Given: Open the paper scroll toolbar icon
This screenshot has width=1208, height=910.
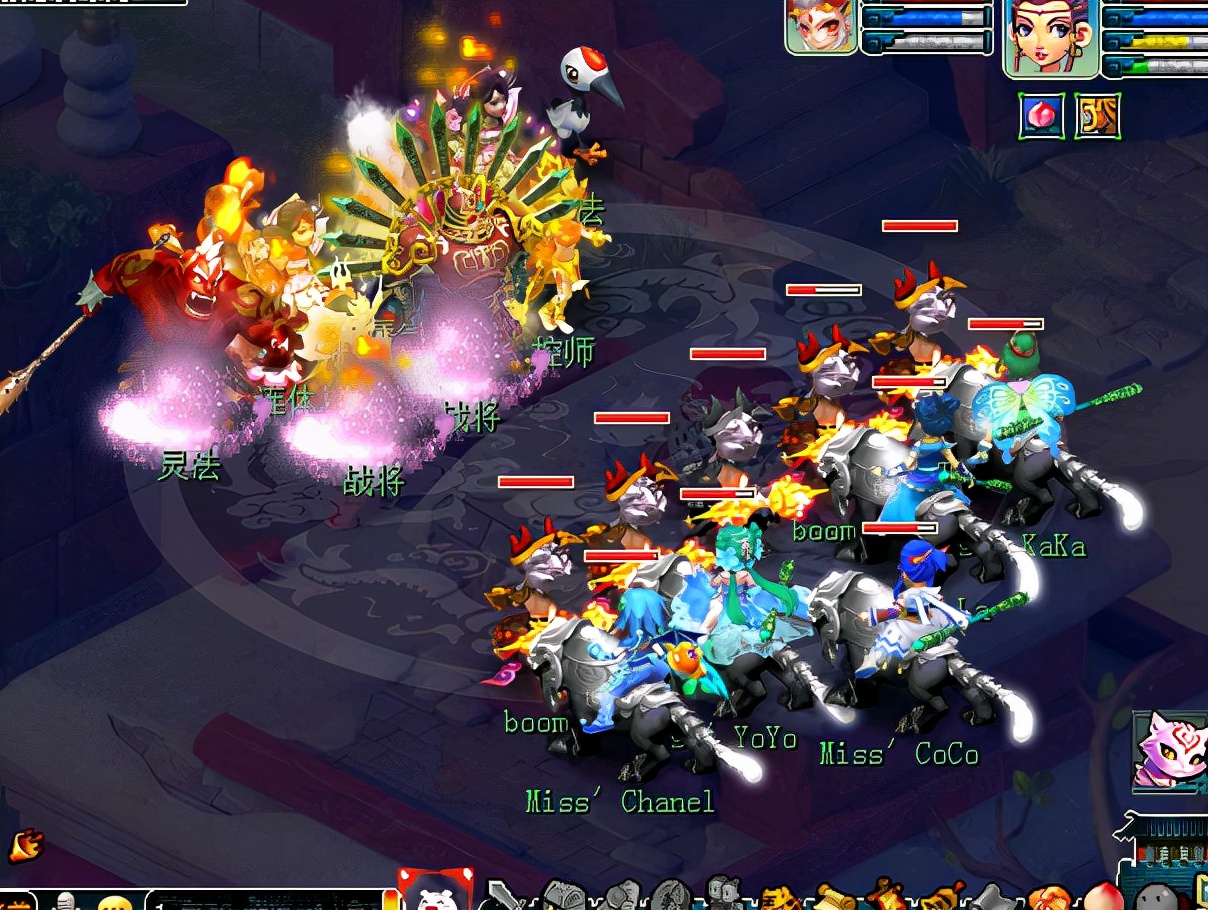Looking at the screenshot, I should point(837,897).
